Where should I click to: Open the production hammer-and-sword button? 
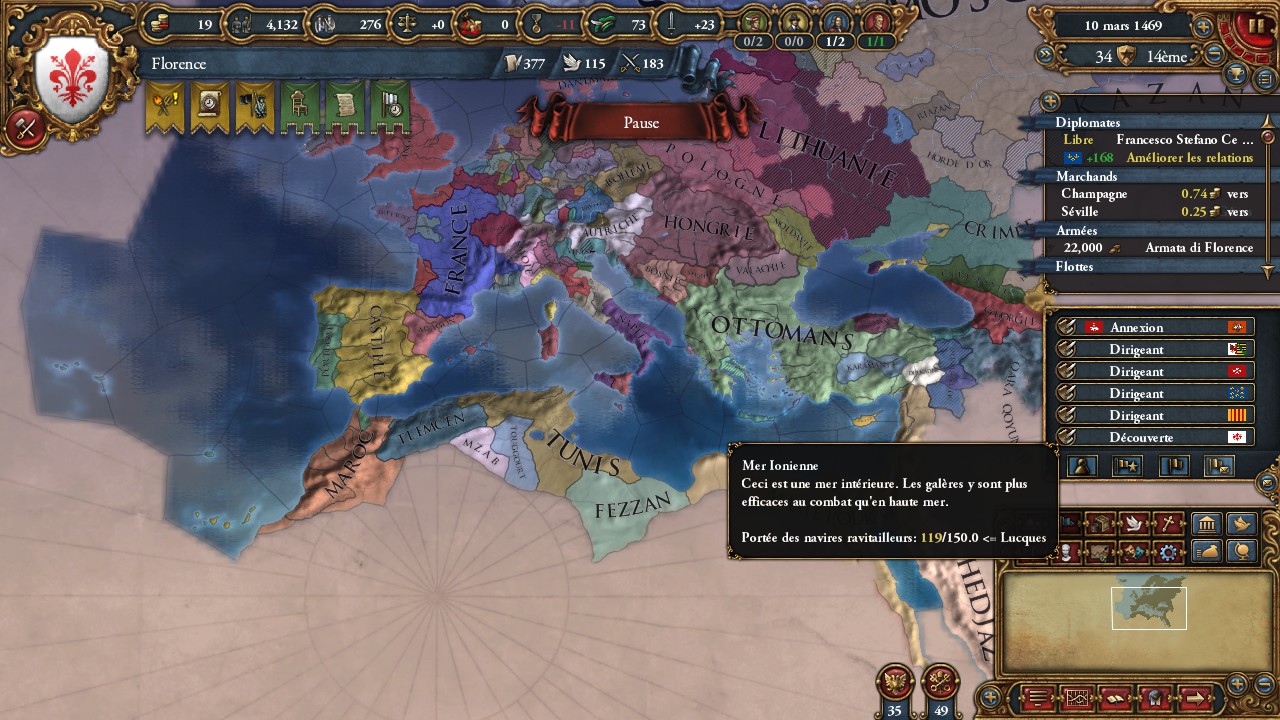point(26,128)
